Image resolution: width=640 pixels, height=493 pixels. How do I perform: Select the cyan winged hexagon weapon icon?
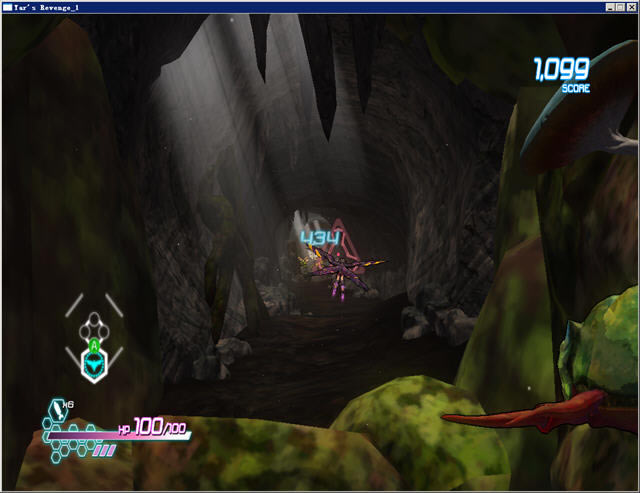93,367
